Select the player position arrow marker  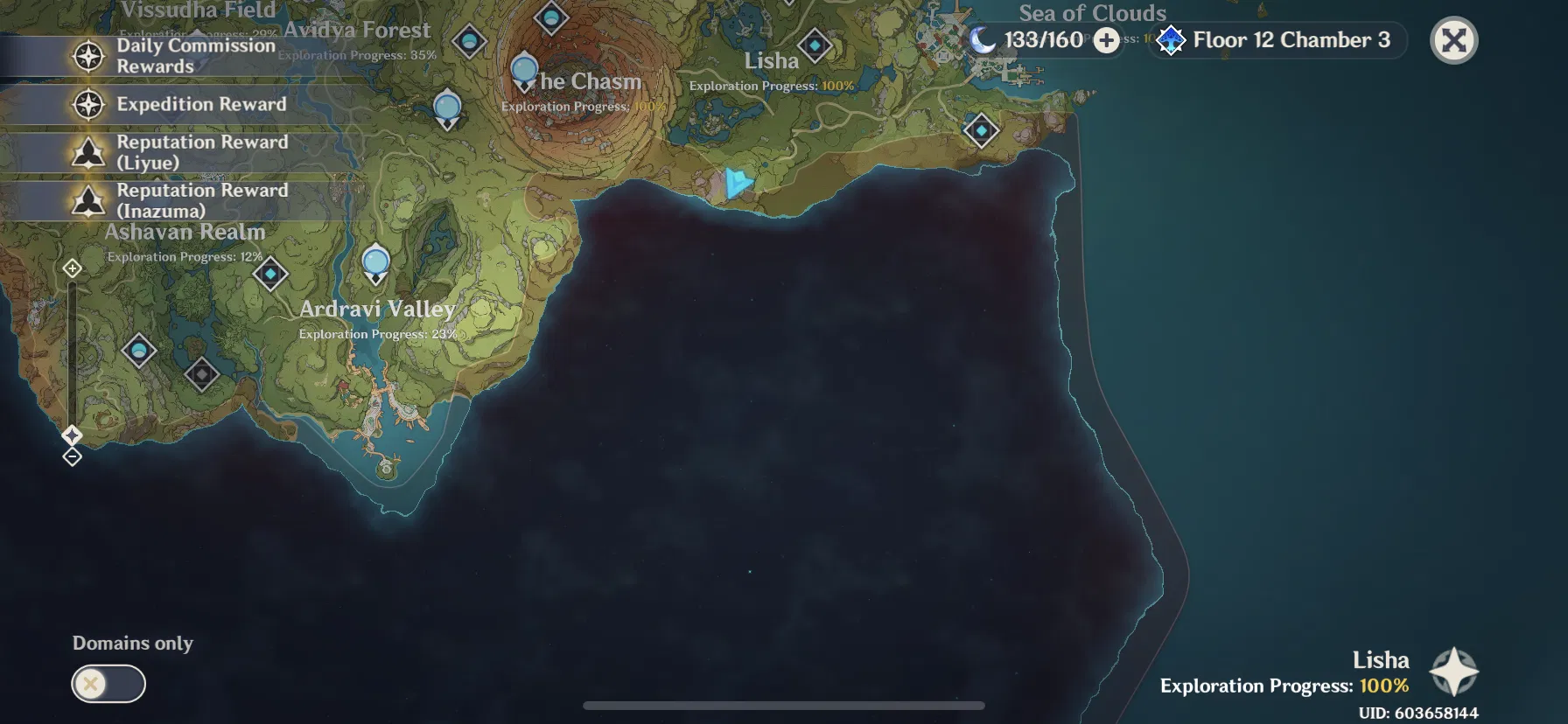738,181
